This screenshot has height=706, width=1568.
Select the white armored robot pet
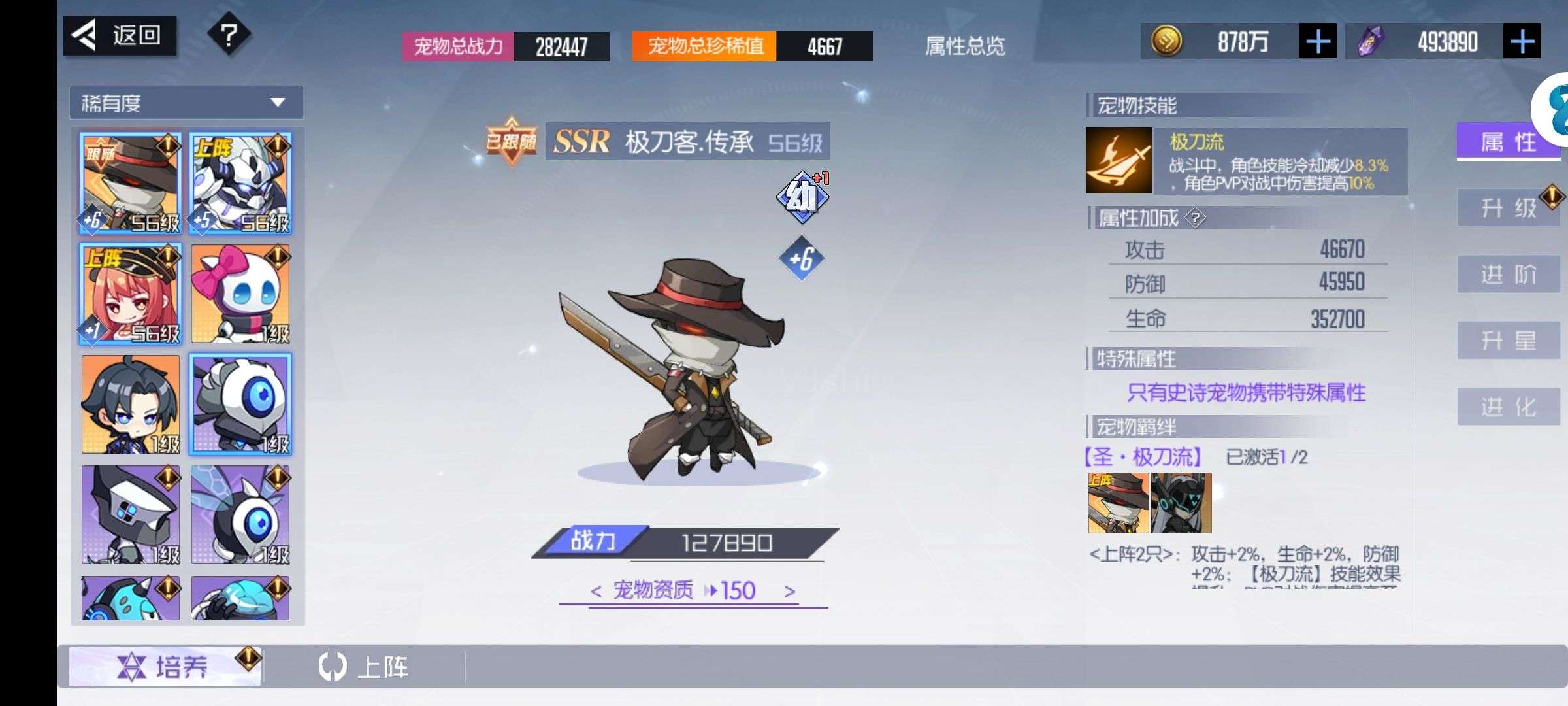(x=240, y=183)
